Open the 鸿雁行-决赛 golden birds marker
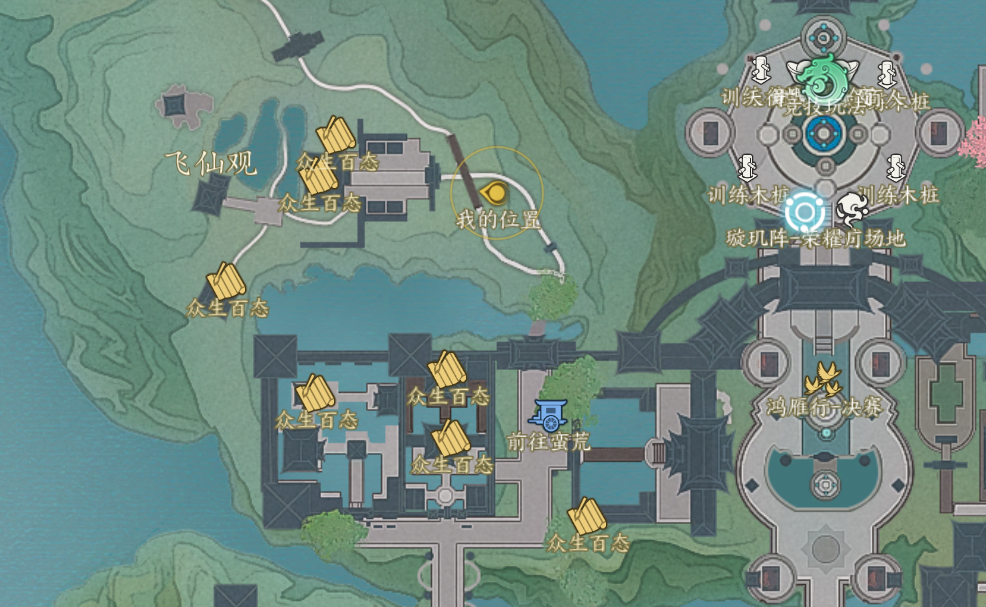The height and width of the screenshot is (607, 986). click(824, 379)
